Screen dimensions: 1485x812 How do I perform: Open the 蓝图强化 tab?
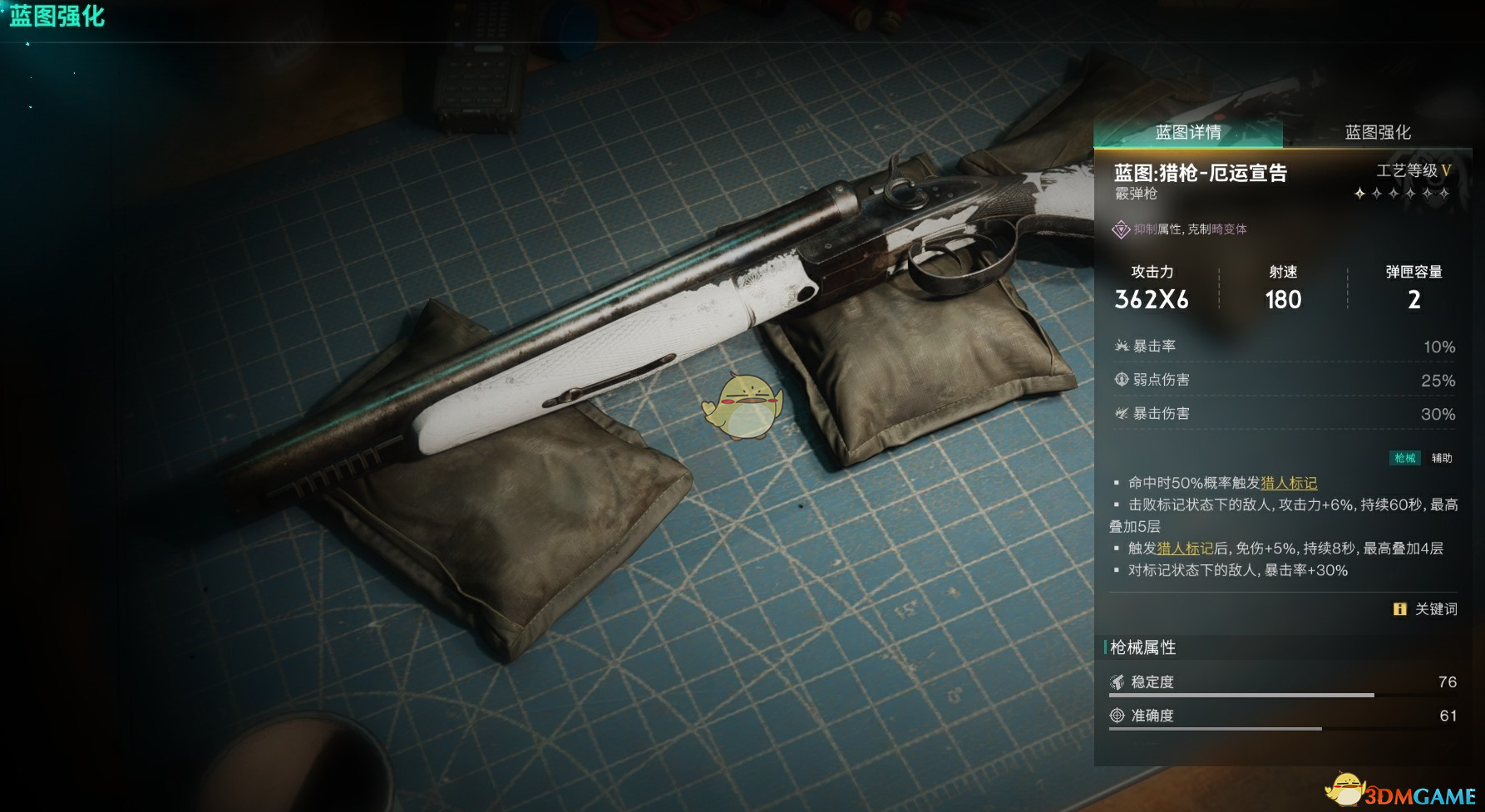pos(1378,132)
